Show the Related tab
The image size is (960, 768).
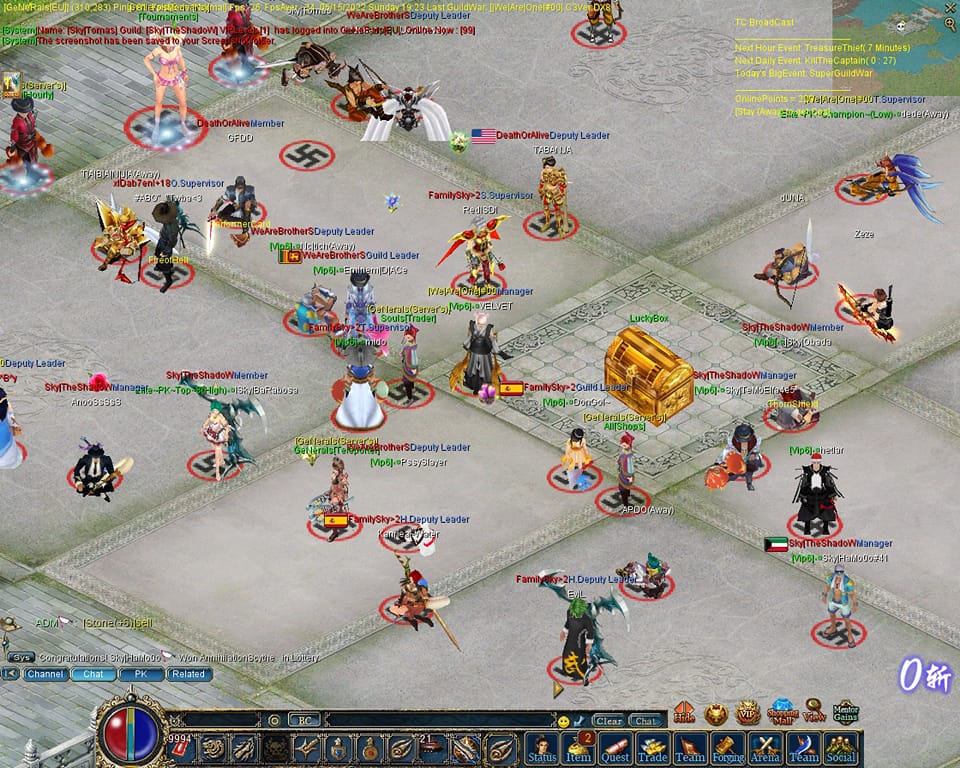(187, 674)
